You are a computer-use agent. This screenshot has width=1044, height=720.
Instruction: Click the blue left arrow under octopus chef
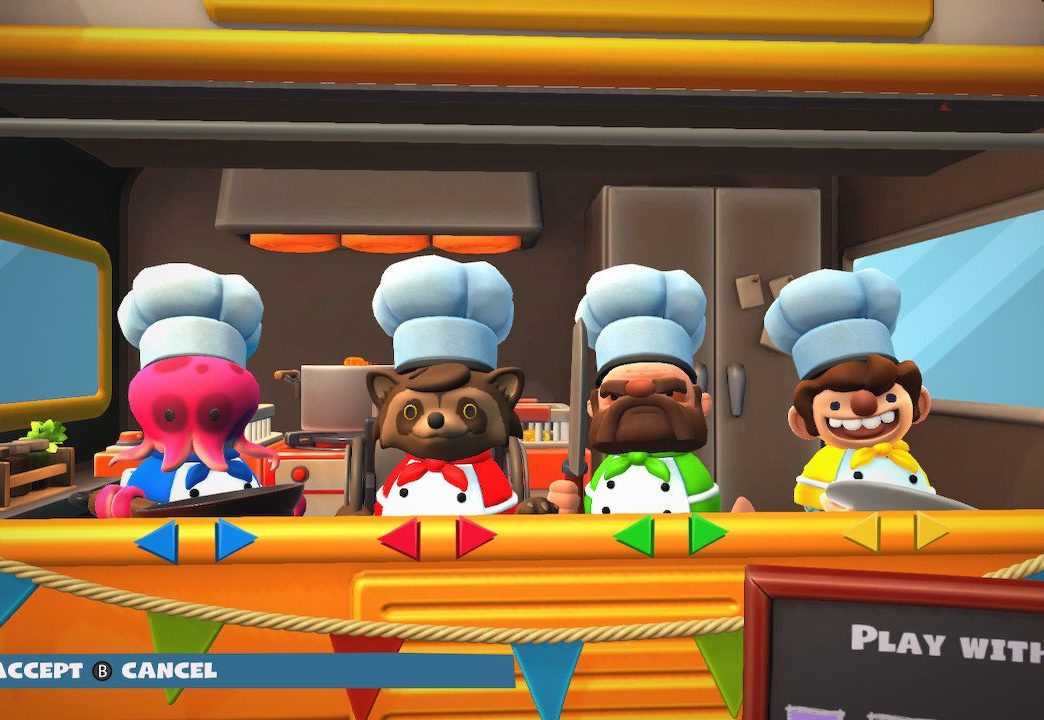tap(158, 541)
